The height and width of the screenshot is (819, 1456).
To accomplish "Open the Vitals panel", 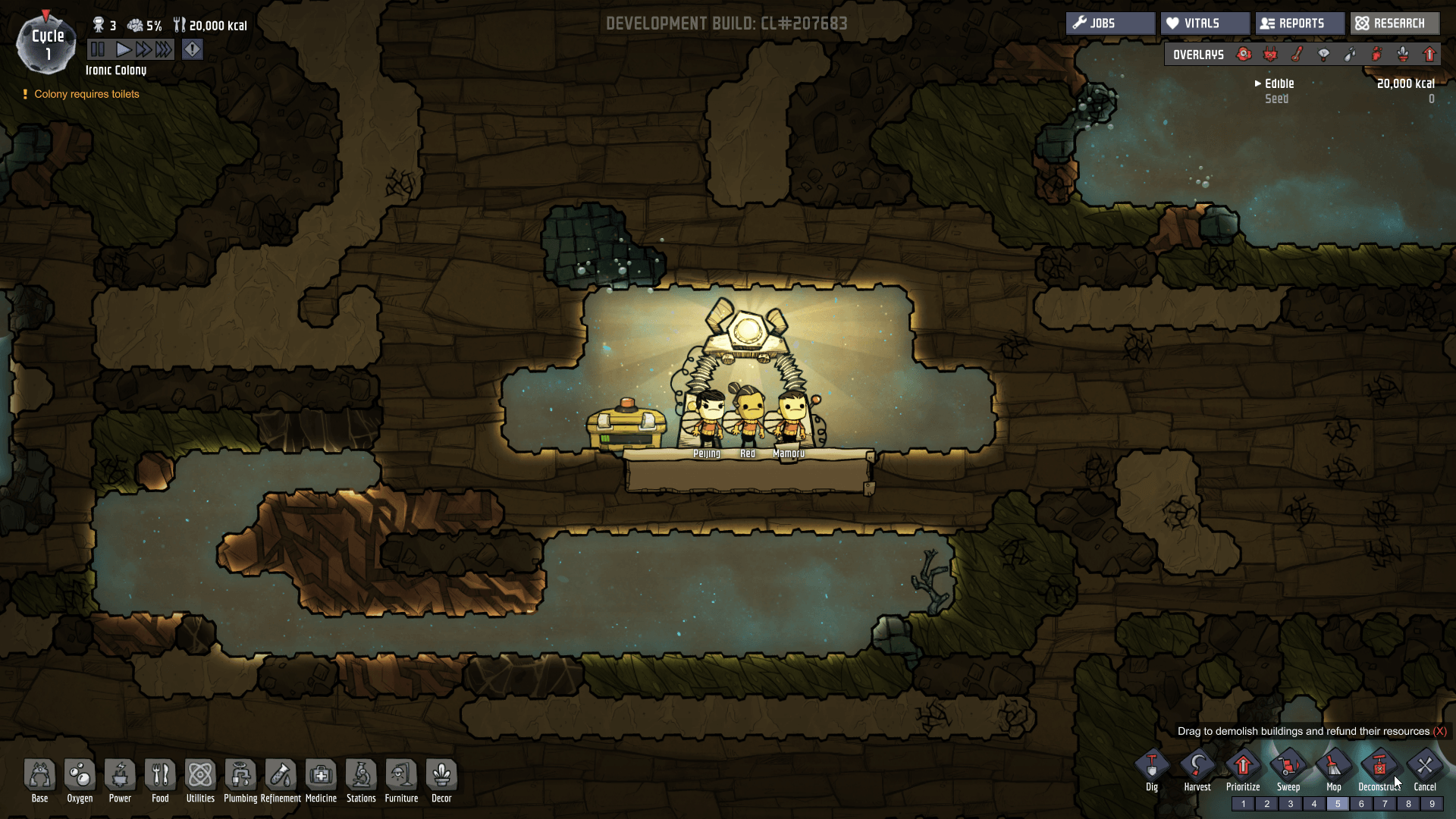I will pos(1204,24).
